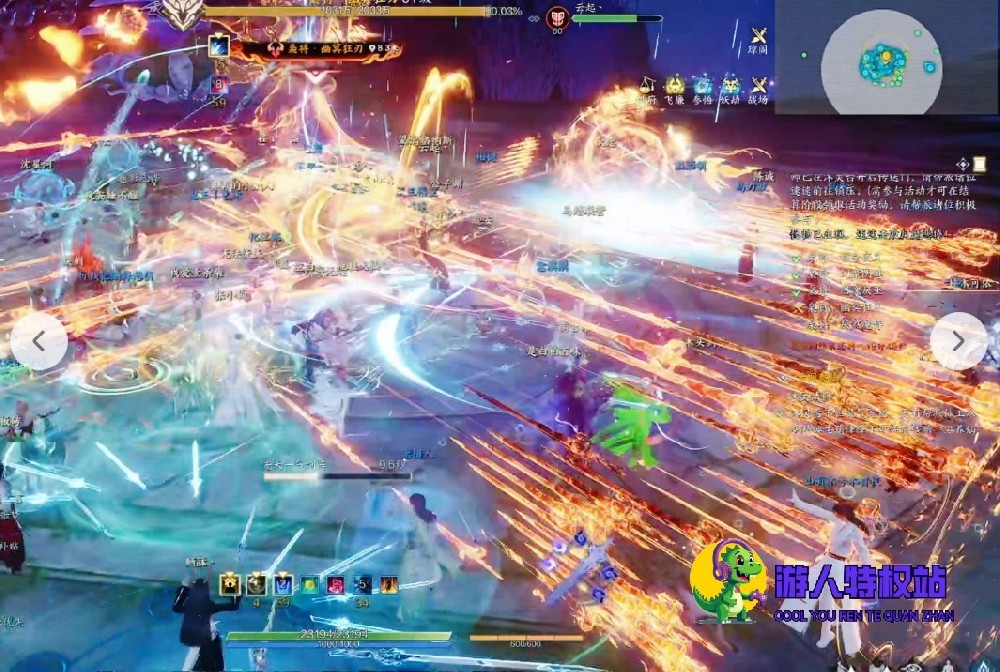This screenshot has height=672, width=1000.
Task: Click the pink swirl status icon
Action: [x=335, y=583]
